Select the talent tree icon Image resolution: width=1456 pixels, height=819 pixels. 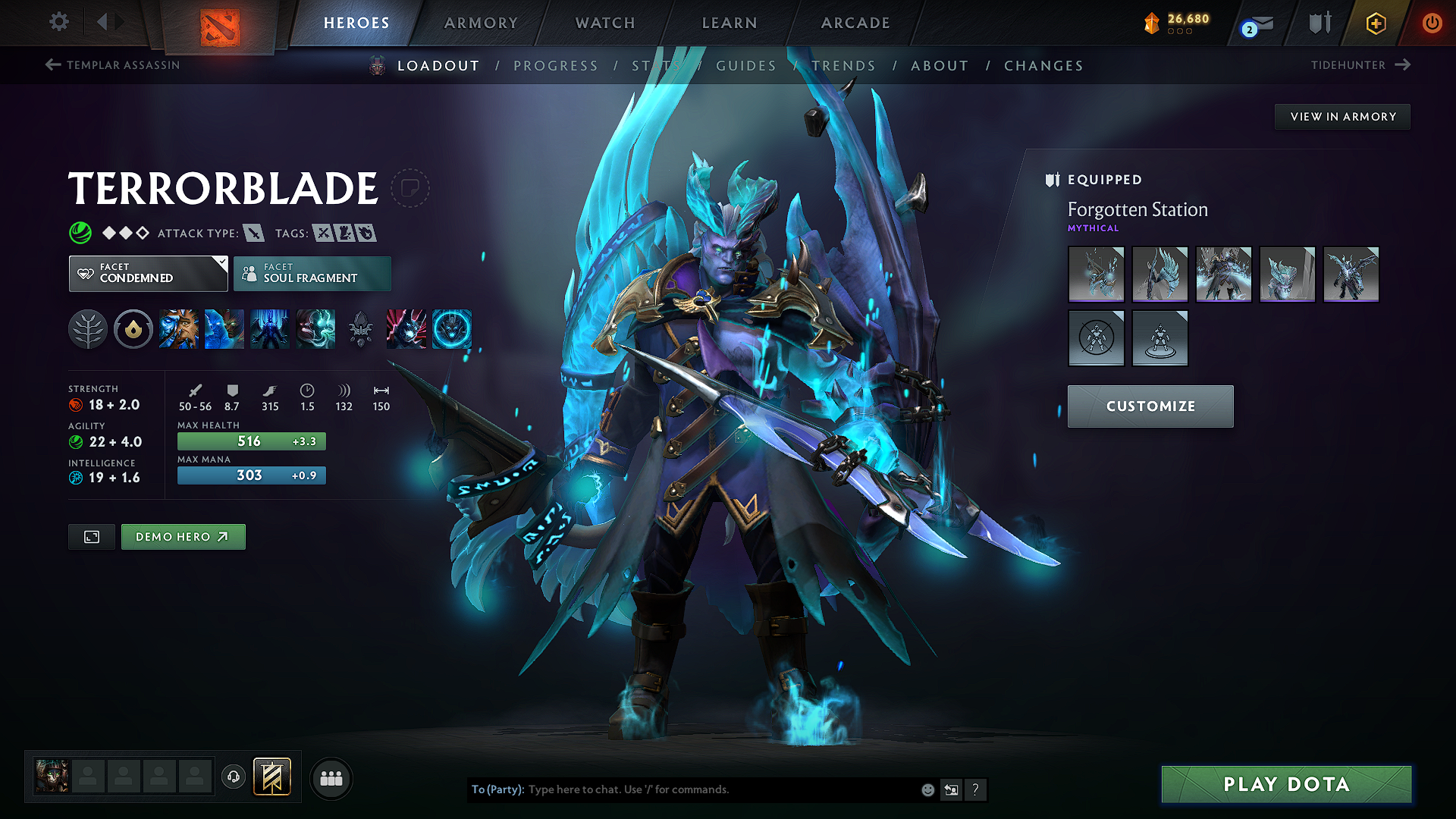tap(88, 330)
